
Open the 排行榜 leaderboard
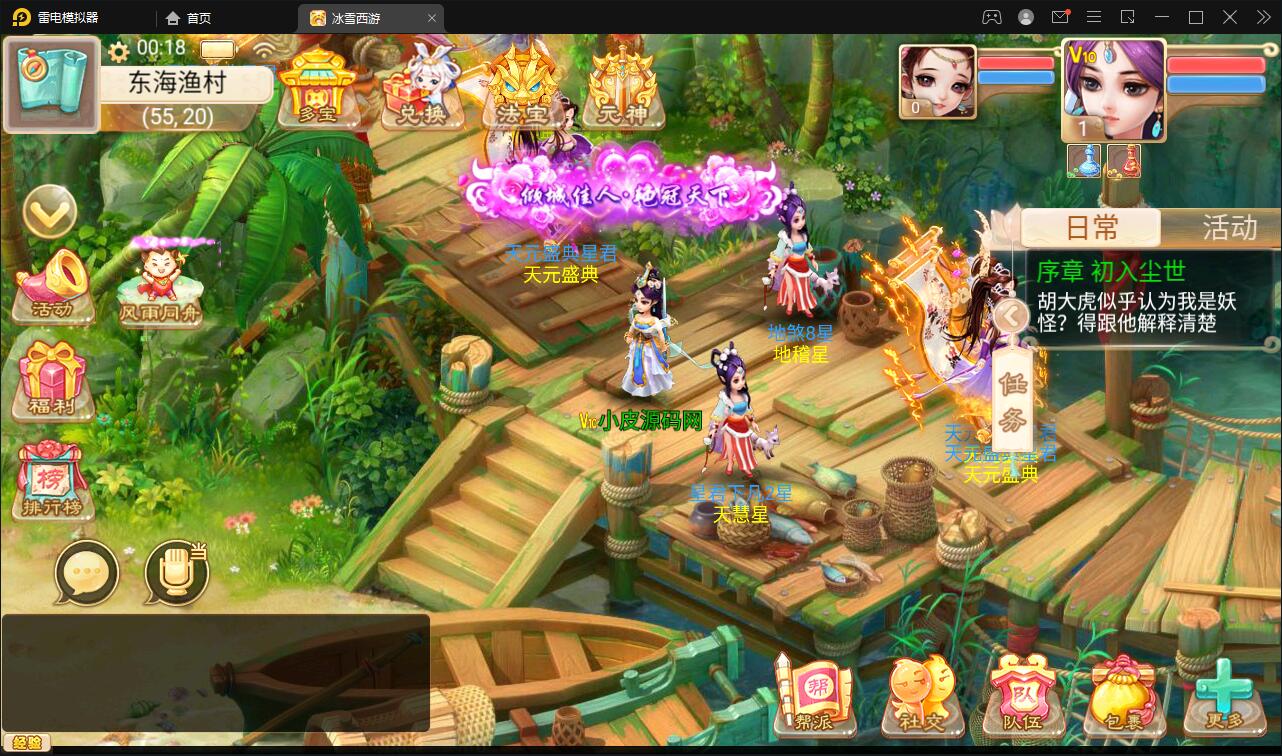click(x=53, y=481)
